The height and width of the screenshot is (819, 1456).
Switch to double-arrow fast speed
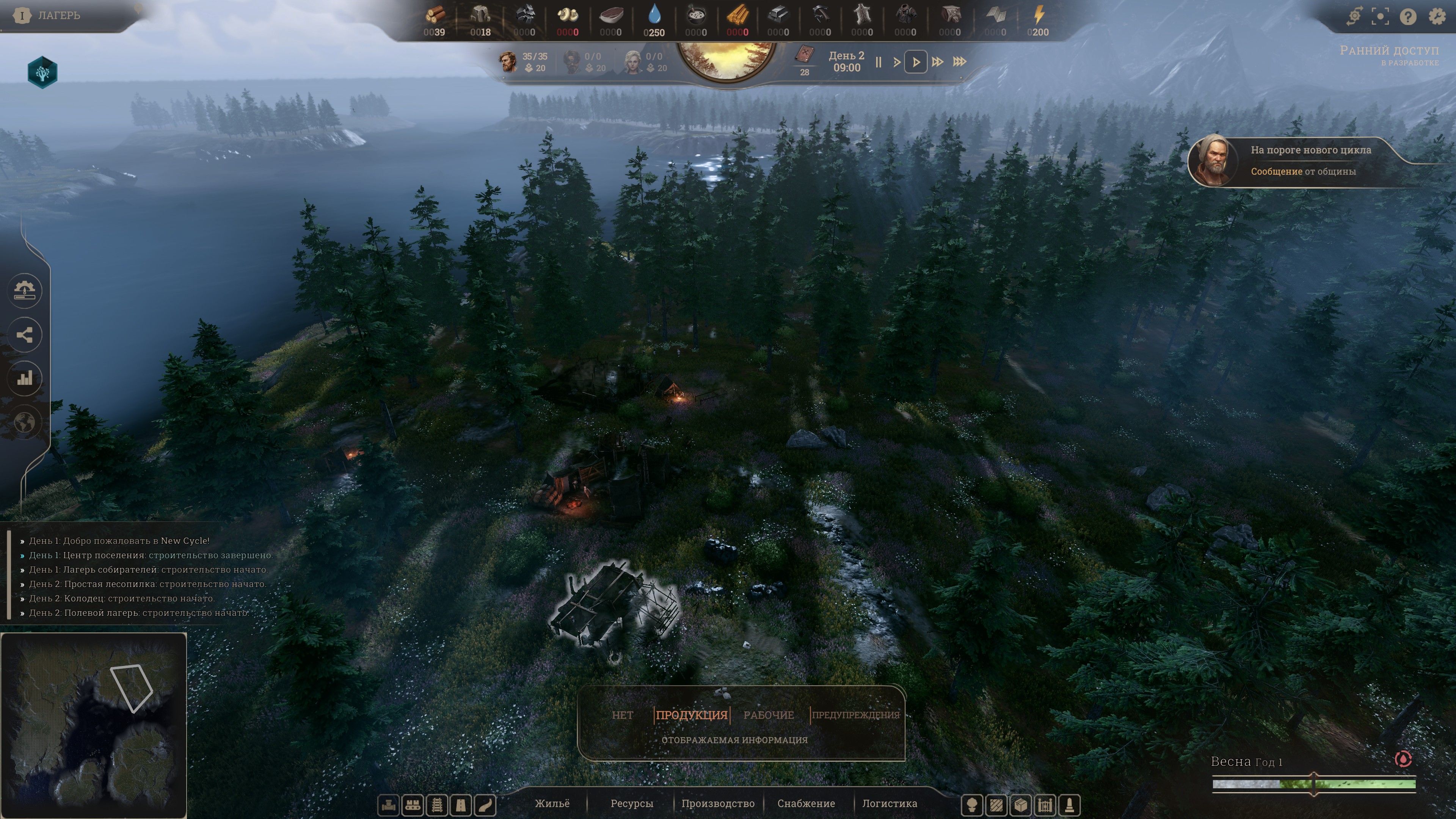click(937, 61)
